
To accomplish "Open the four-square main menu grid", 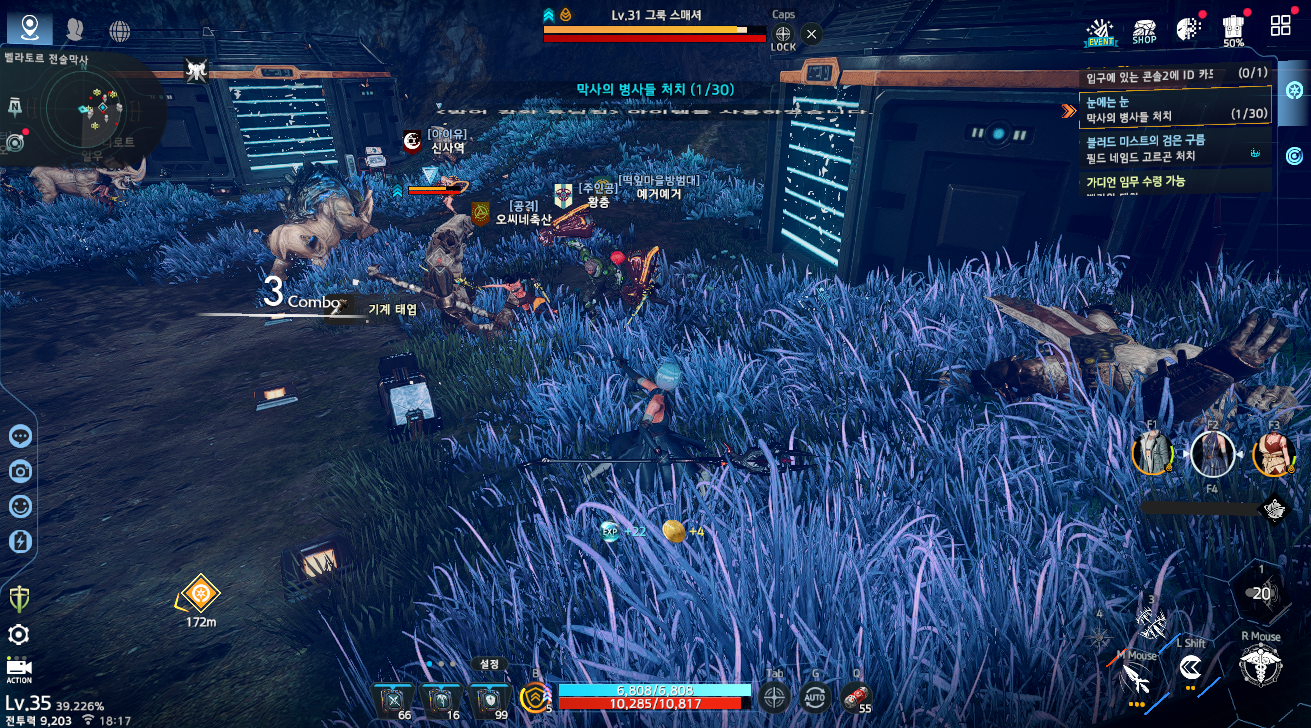I will (x=1280, y=26).
